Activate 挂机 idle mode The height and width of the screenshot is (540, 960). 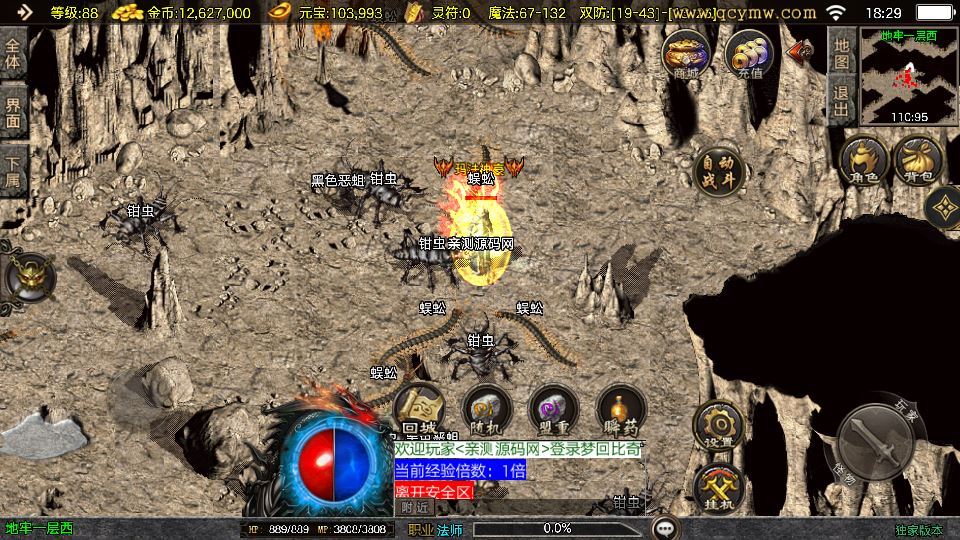(x=718, y=485)
